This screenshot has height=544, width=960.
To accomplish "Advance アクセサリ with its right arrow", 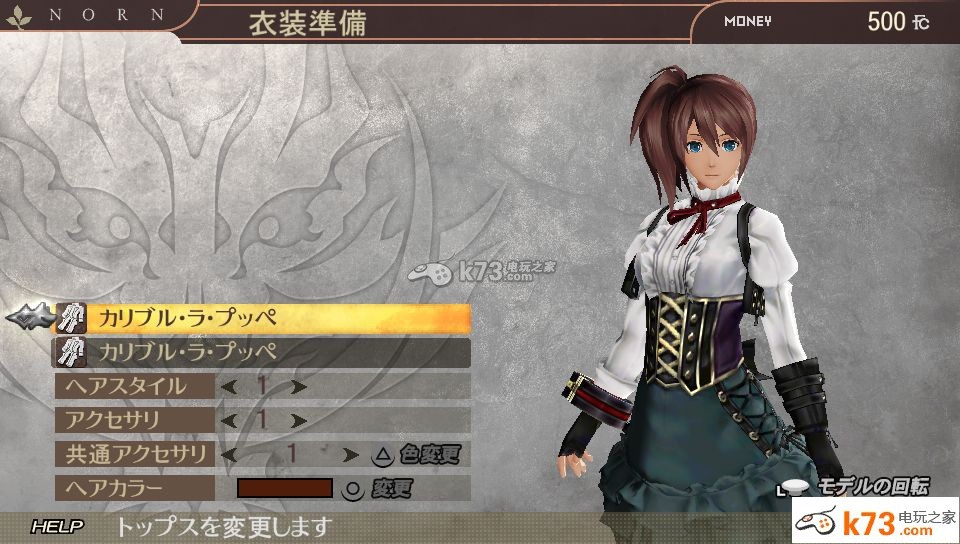I will pos(298,420).
